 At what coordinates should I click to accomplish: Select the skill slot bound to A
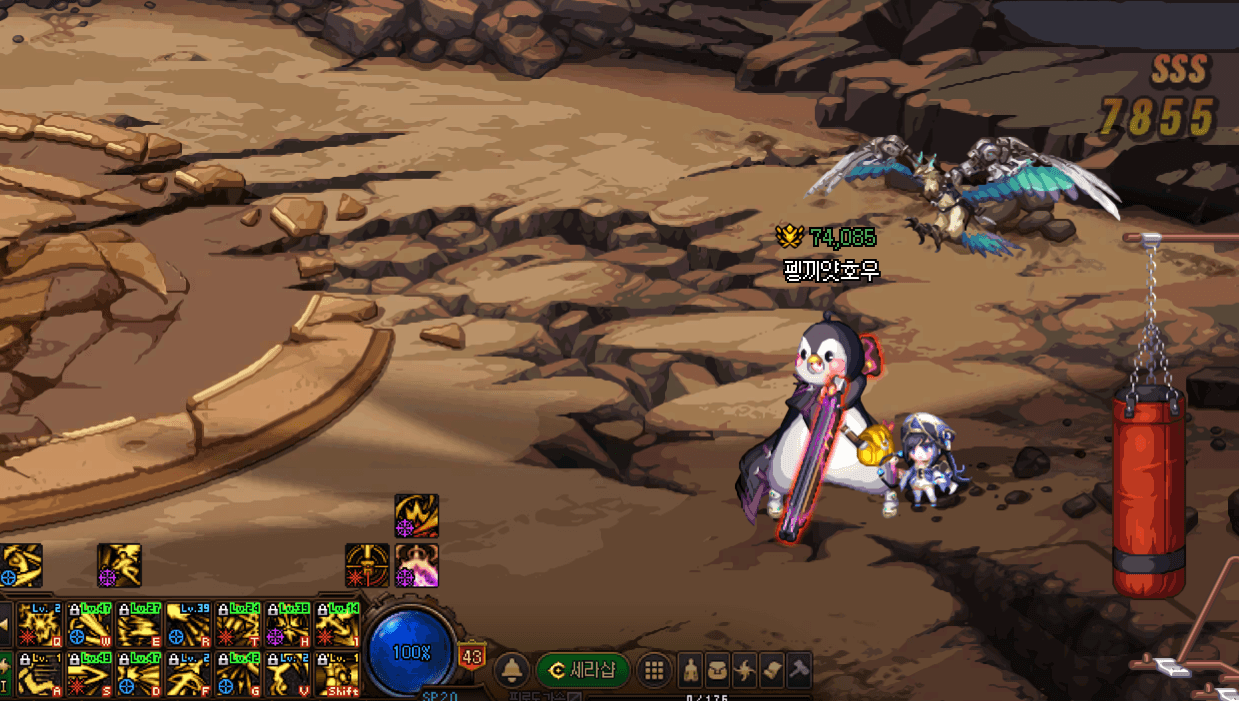click(x=38, y=675)
